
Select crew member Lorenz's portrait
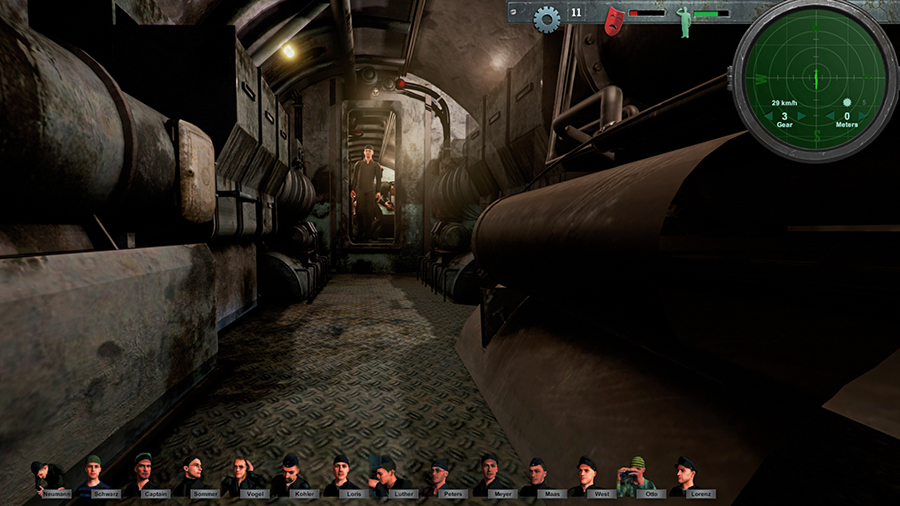click(x=684, y=476)
